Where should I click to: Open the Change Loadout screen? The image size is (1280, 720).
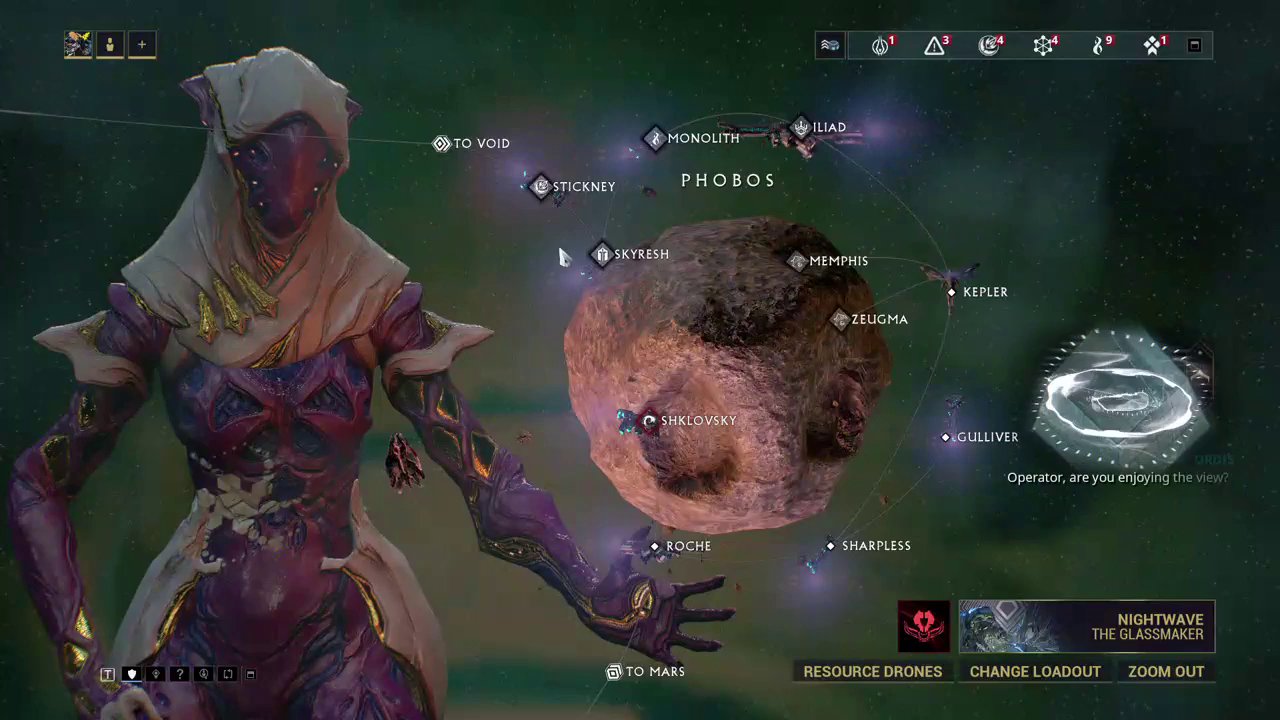[x=1035, y=671]
